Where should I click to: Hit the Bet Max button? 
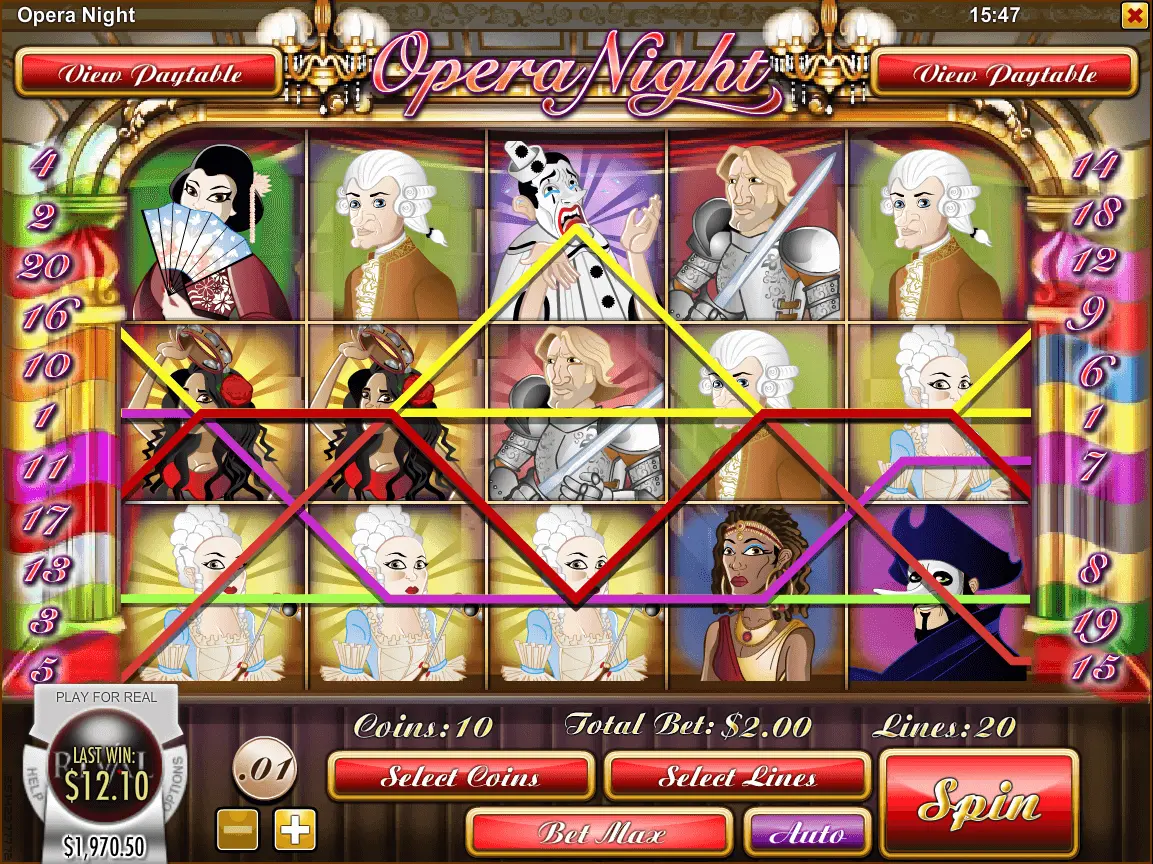pyautogui.click(x=598, y=832)
